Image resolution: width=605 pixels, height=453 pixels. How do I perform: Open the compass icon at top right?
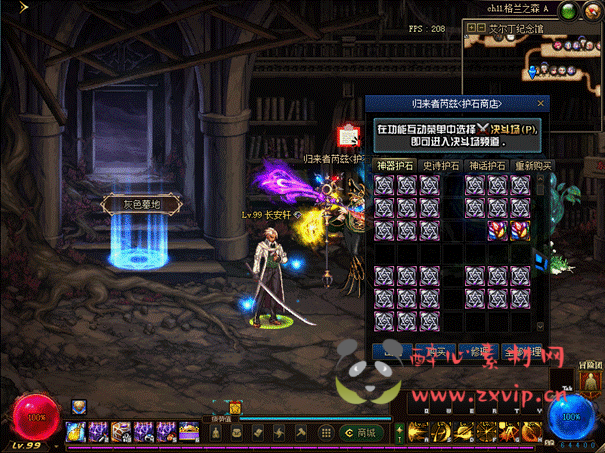pos(590,11)
